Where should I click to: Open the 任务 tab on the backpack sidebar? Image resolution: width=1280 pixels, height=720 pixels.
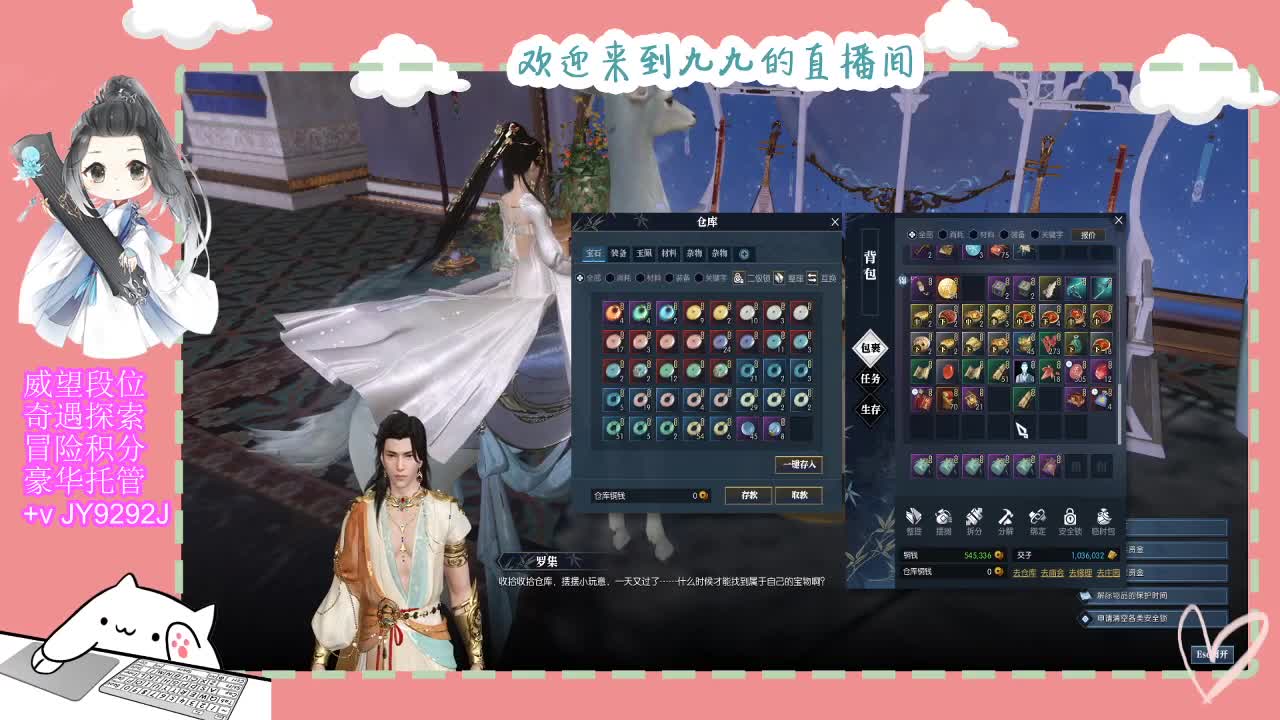pos(867,377)
